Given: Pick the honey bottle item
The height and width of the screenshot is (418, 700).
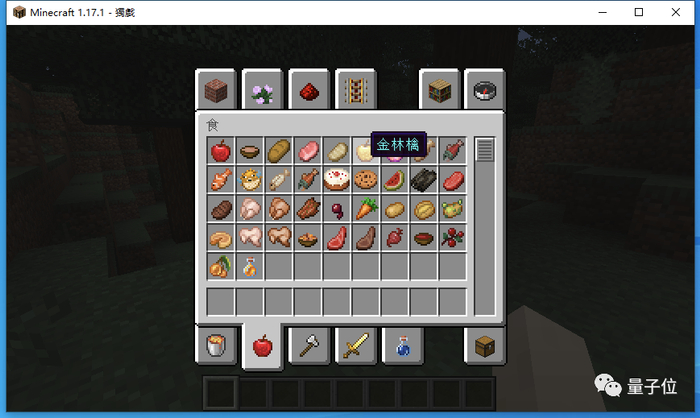Looking at the screenshot, I should [x=249, y=267].
